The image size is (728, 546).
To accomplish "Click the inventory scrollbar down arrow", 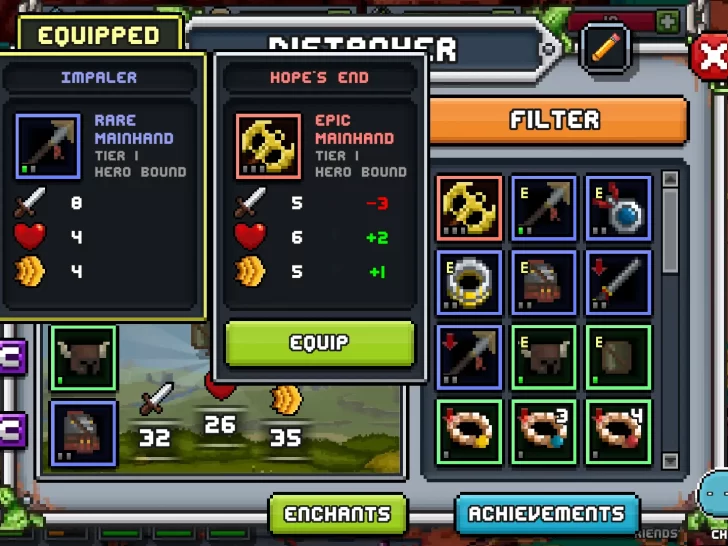I will click(x=670, y=460).
